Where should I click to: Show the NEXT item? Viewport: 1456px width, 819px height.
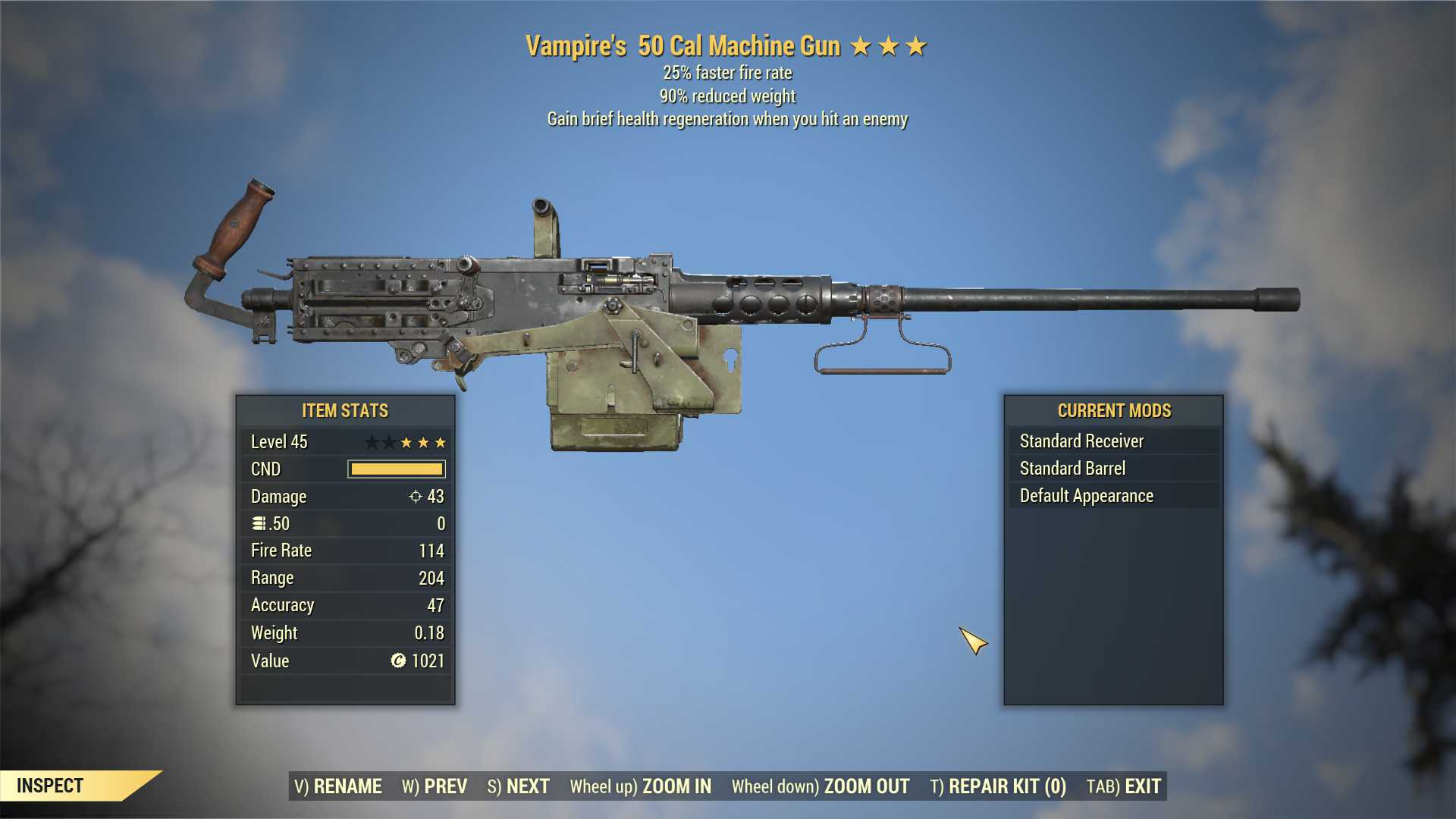pyautogui.click(x=519, y=786)
